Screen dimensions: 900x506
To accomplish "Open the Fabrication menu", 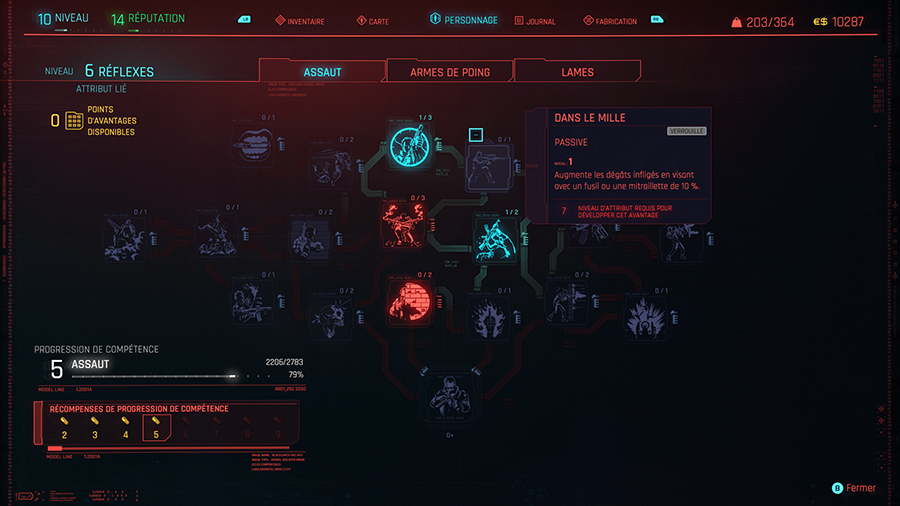I will [x=615, y=21].
